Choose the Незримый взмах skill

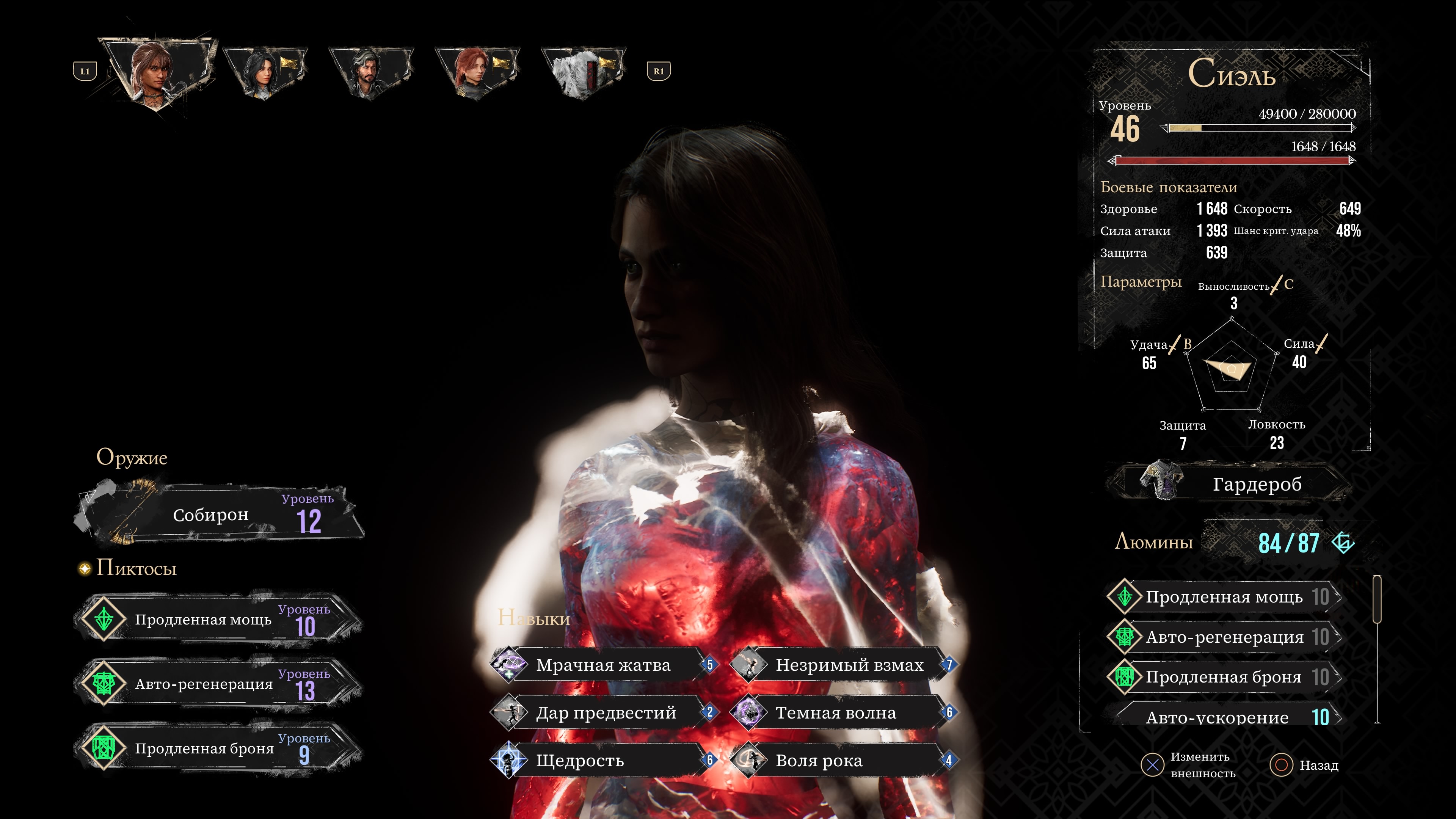click(842, 665)
